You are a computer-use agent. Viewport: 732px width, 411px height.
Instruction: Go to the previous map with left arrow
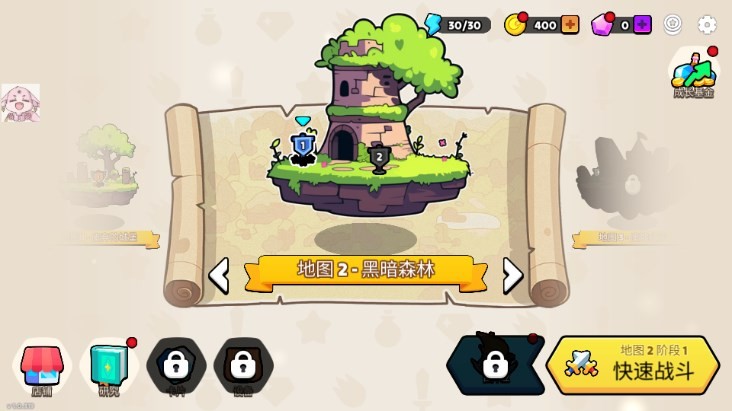click(x=218, y=275)
